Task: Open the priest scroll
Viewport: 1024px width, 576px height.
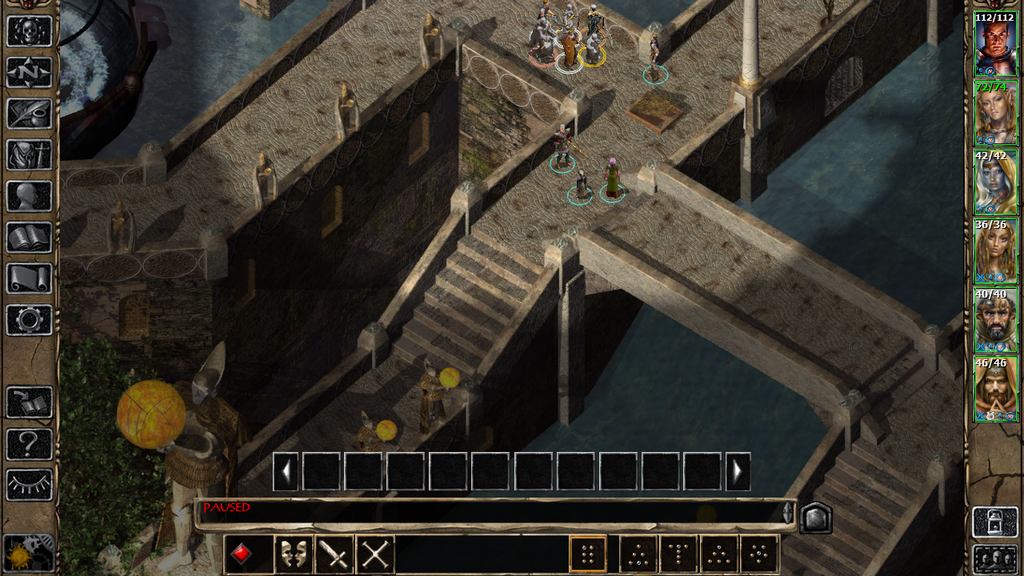Action: [x=29, y=278]
